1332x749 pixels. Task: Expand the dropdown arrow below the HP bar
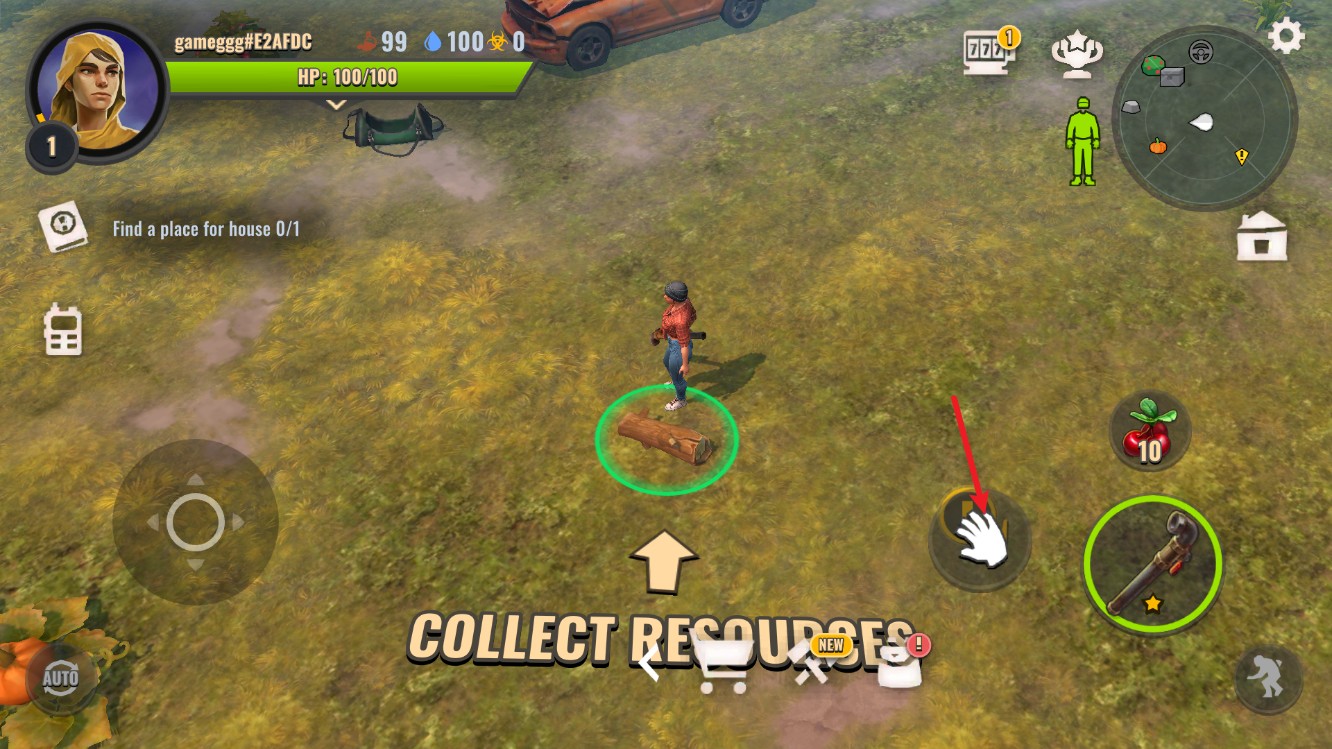click(336, 103)
